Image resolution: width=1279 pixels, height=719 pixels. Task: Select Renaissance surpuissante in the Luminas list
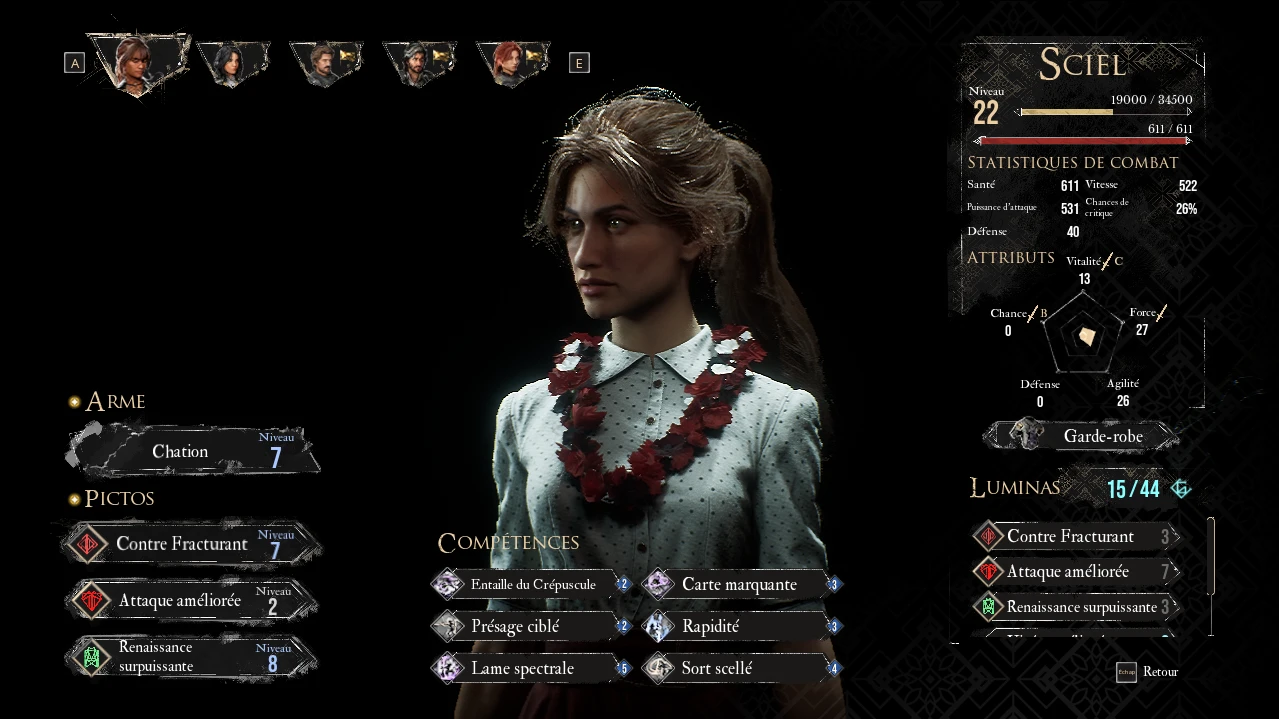click(1075, 607)
